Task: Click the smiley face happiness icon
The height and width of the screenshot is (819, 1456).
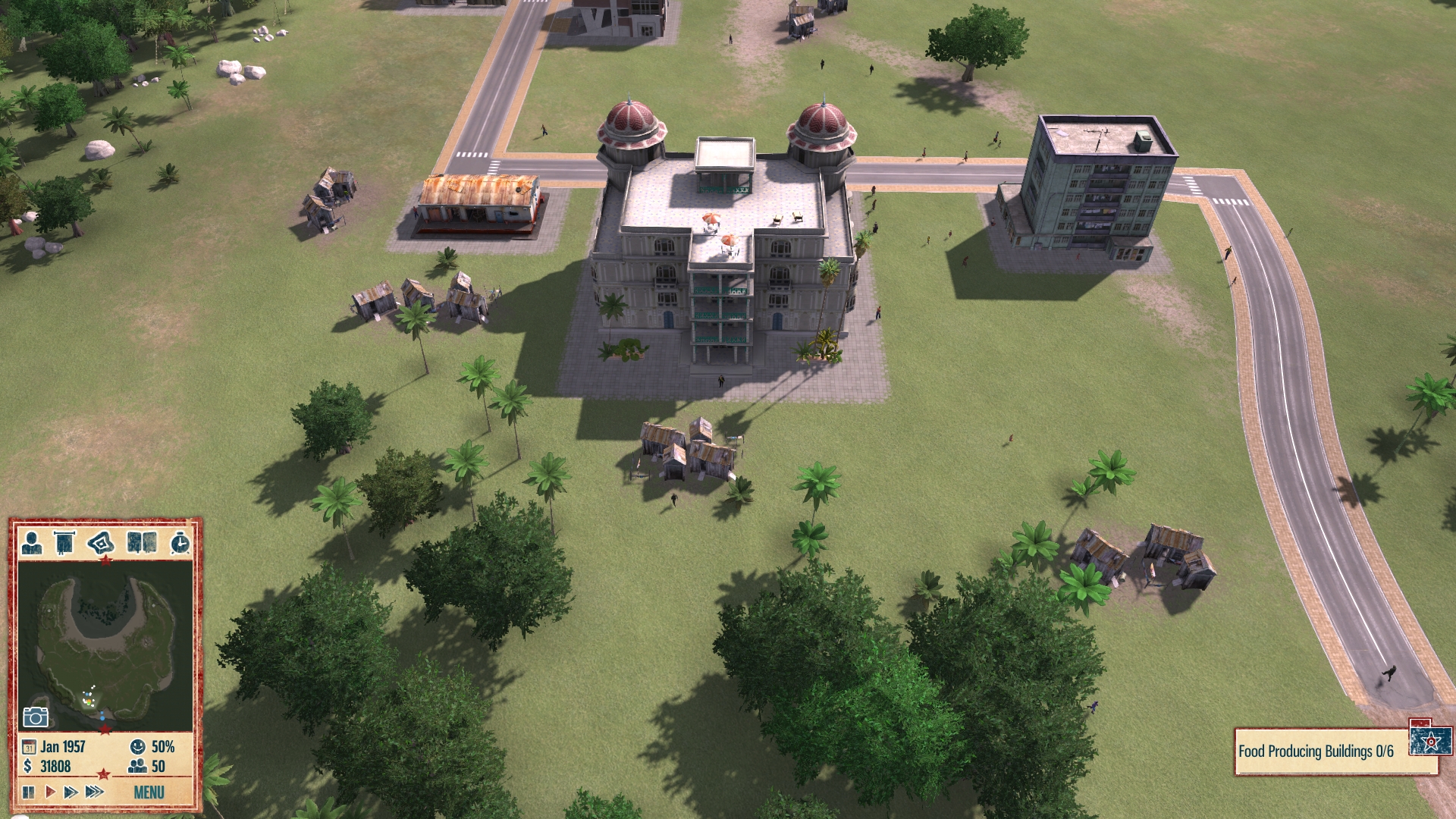Action: pyautogui.click(x=138, y=747)
